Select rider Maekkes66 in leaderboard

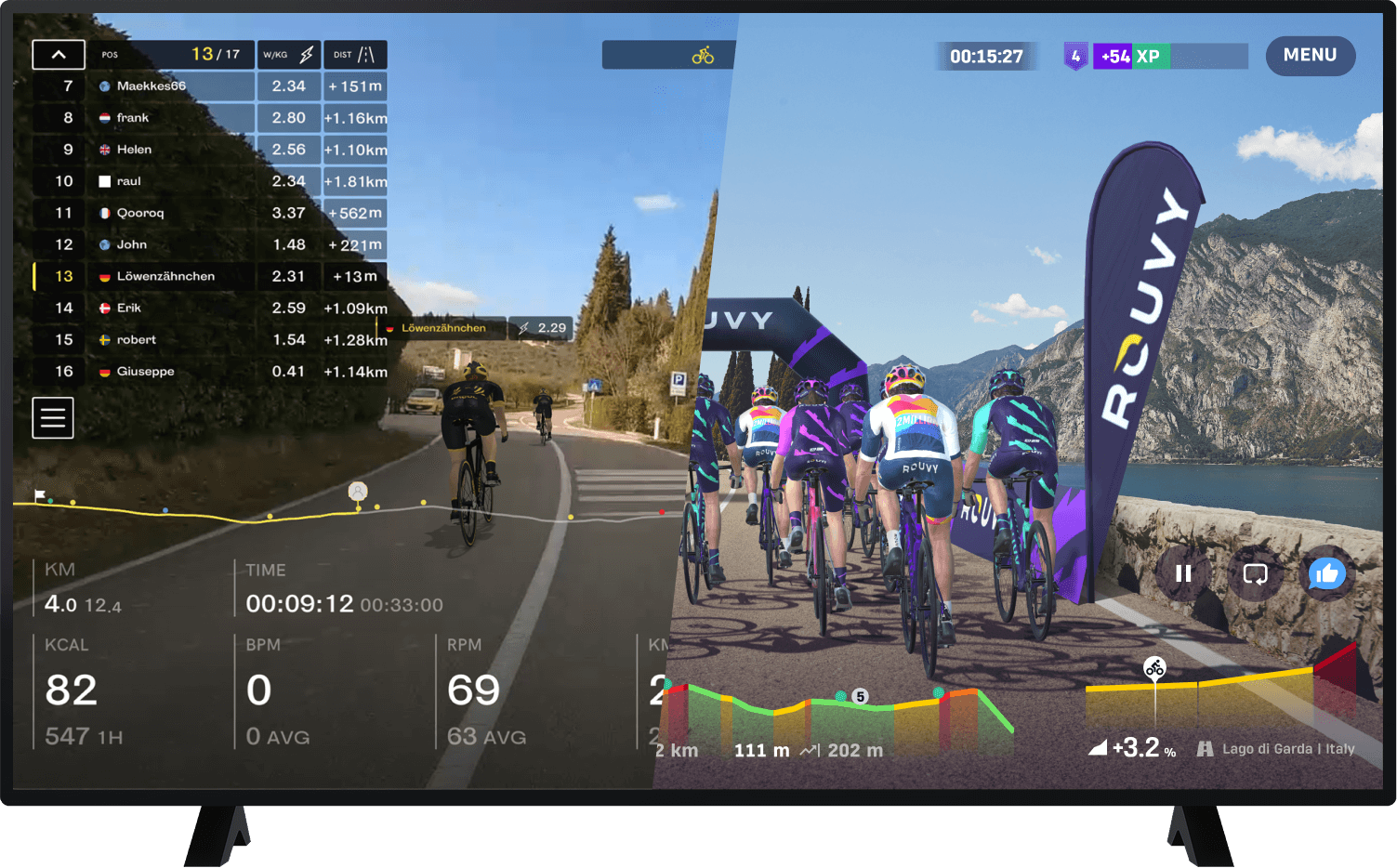coord(151,86)
